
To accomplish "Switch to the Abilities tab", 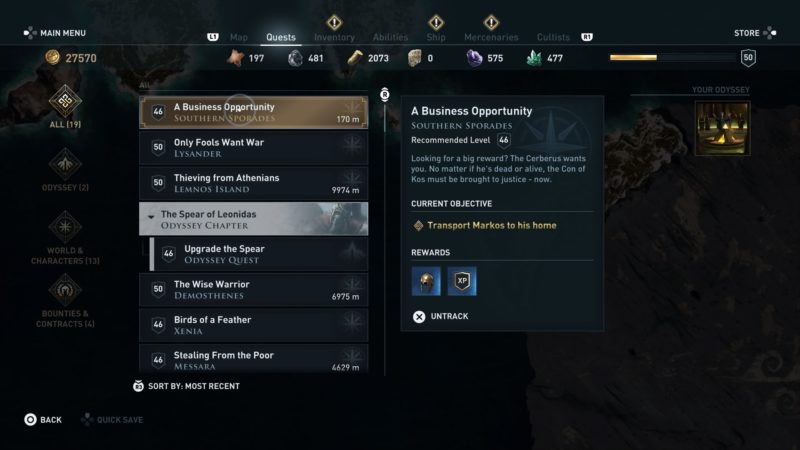I will coord(389,38).
